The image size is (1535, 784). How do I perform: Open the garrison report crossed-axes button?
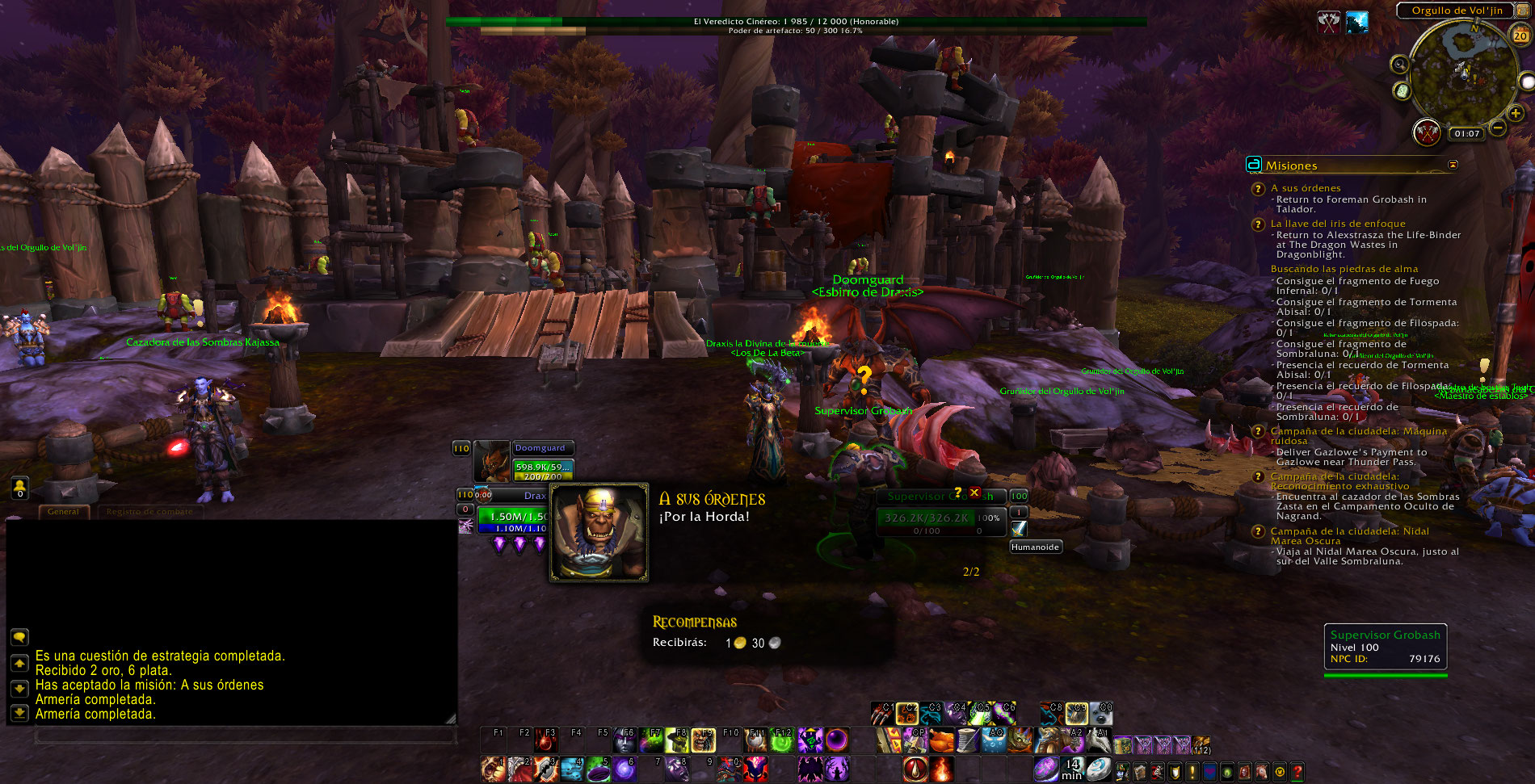coord(1427,132)
